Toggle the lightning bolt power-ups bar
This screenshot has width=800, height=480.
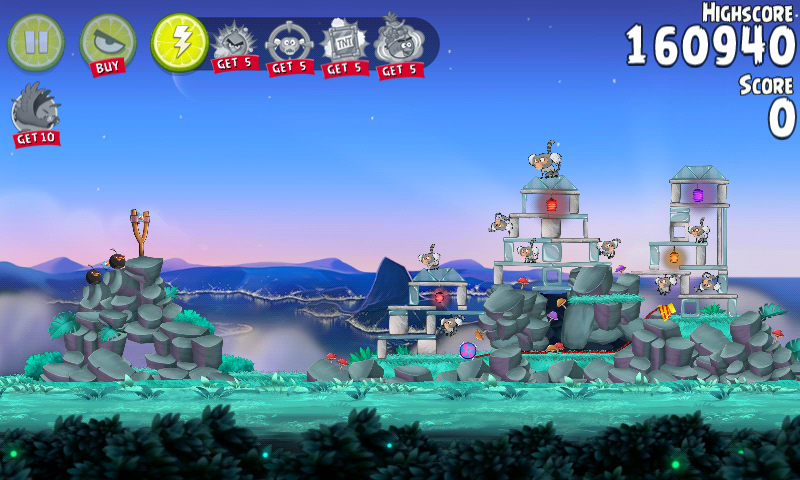[179, 41]
